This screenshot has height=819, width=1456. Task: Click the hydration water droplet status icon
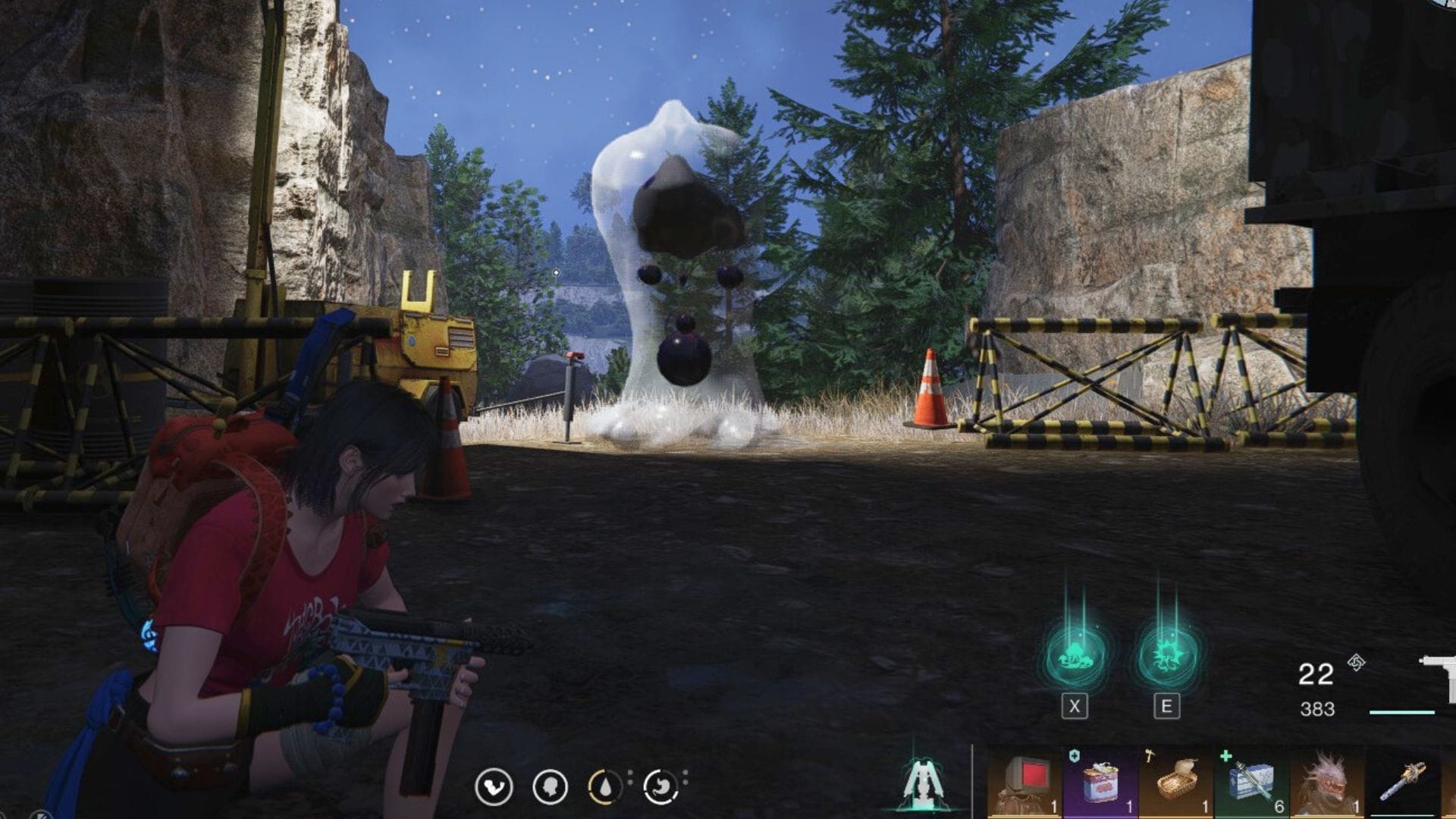click(x=605, y=786)
